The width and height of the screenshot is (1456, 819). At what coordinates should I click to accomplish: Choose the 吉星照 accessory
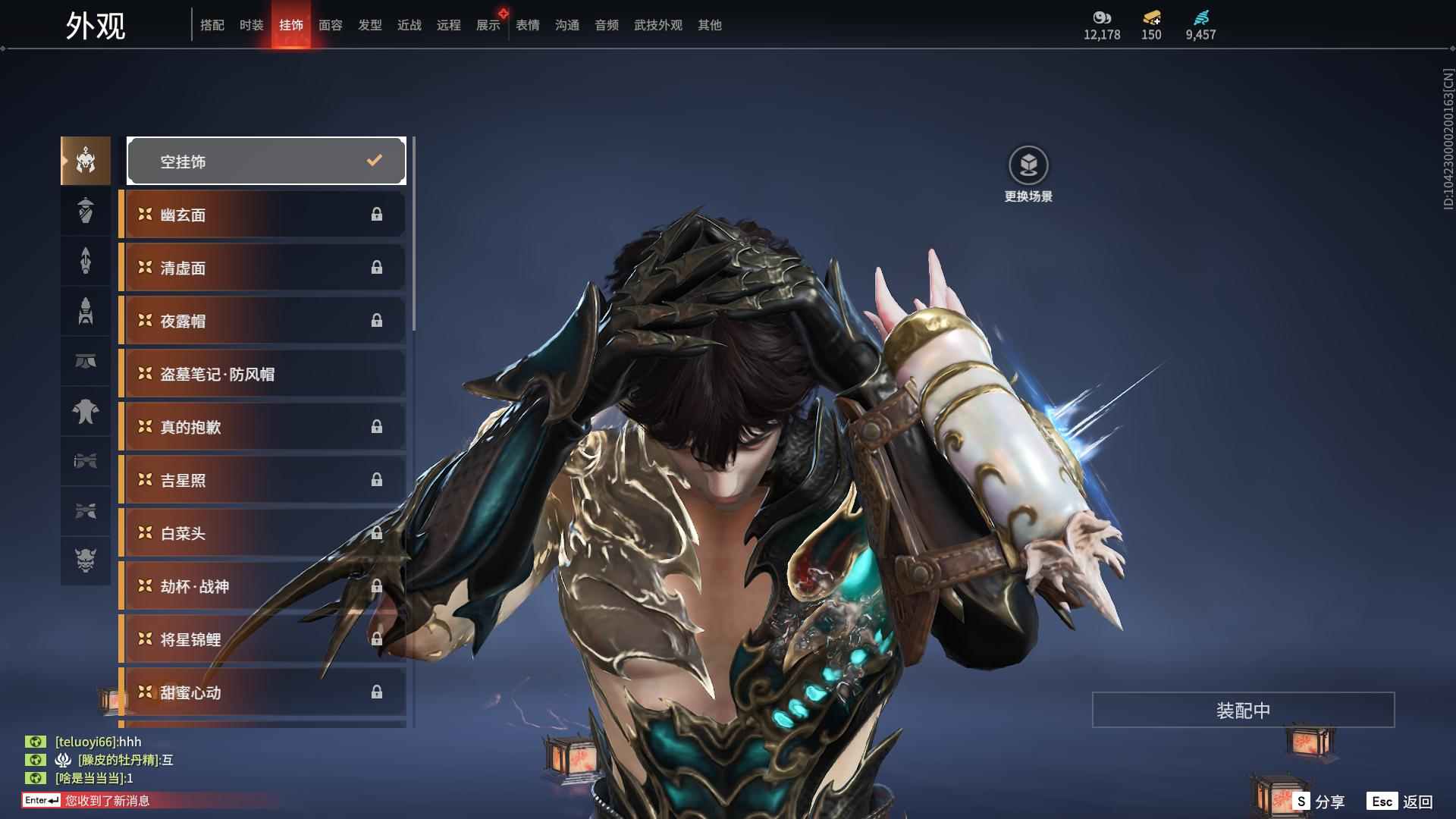point(262,480)
